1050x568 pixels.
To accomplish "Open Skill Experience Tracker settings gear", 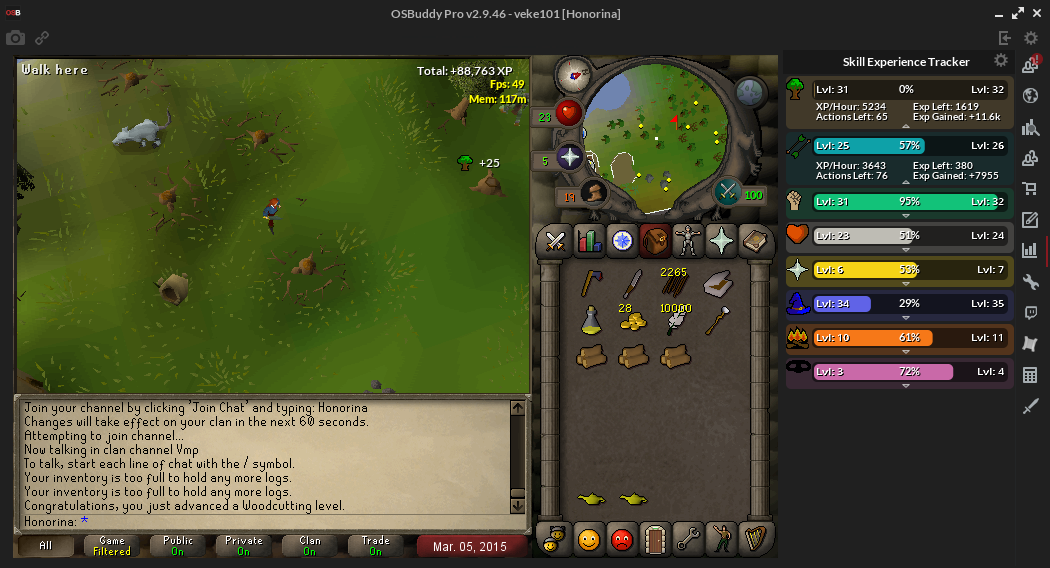I will (x=1000, y=61).
